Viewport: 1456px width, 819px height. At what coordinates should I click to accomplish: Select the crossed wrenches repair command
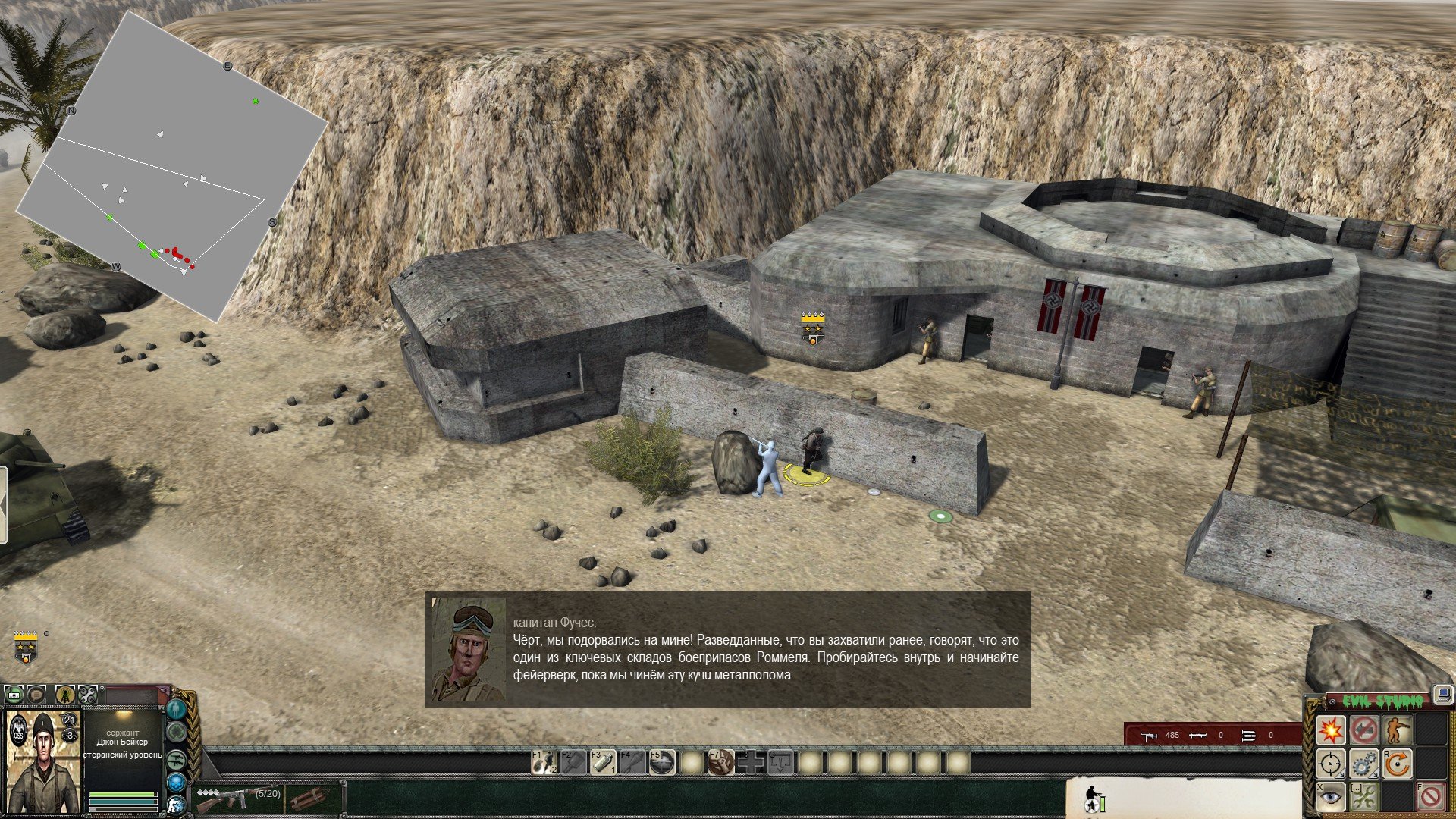(1363, 798)
